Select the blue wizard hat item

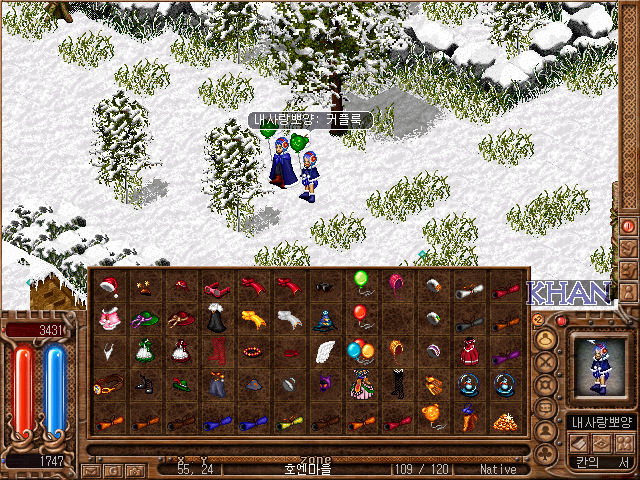click(x=324, y=320)
